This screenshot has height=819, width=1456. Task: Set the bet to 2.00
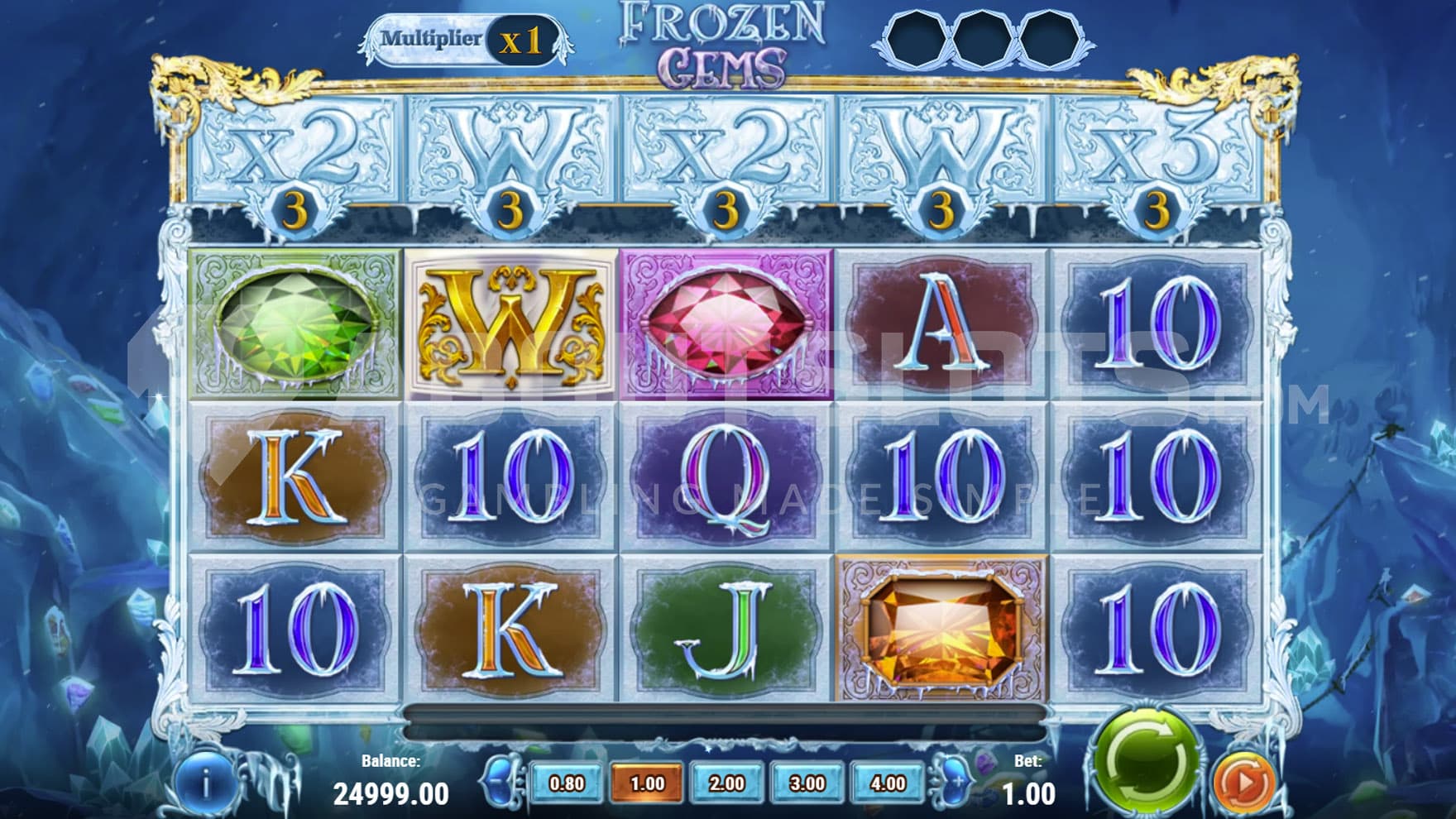pos(727,783)
